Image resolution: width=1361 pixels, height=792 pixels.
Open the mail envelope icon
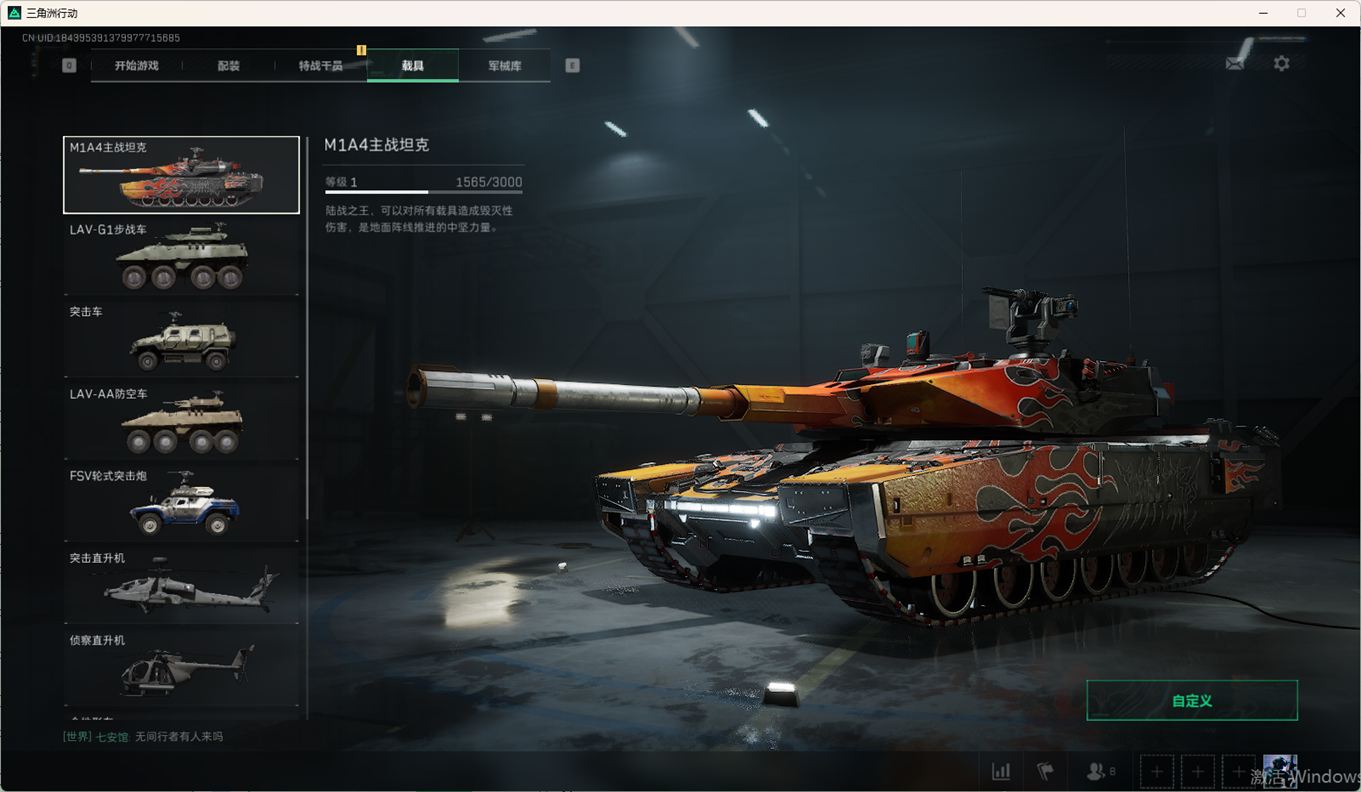tap(1235, 63)
